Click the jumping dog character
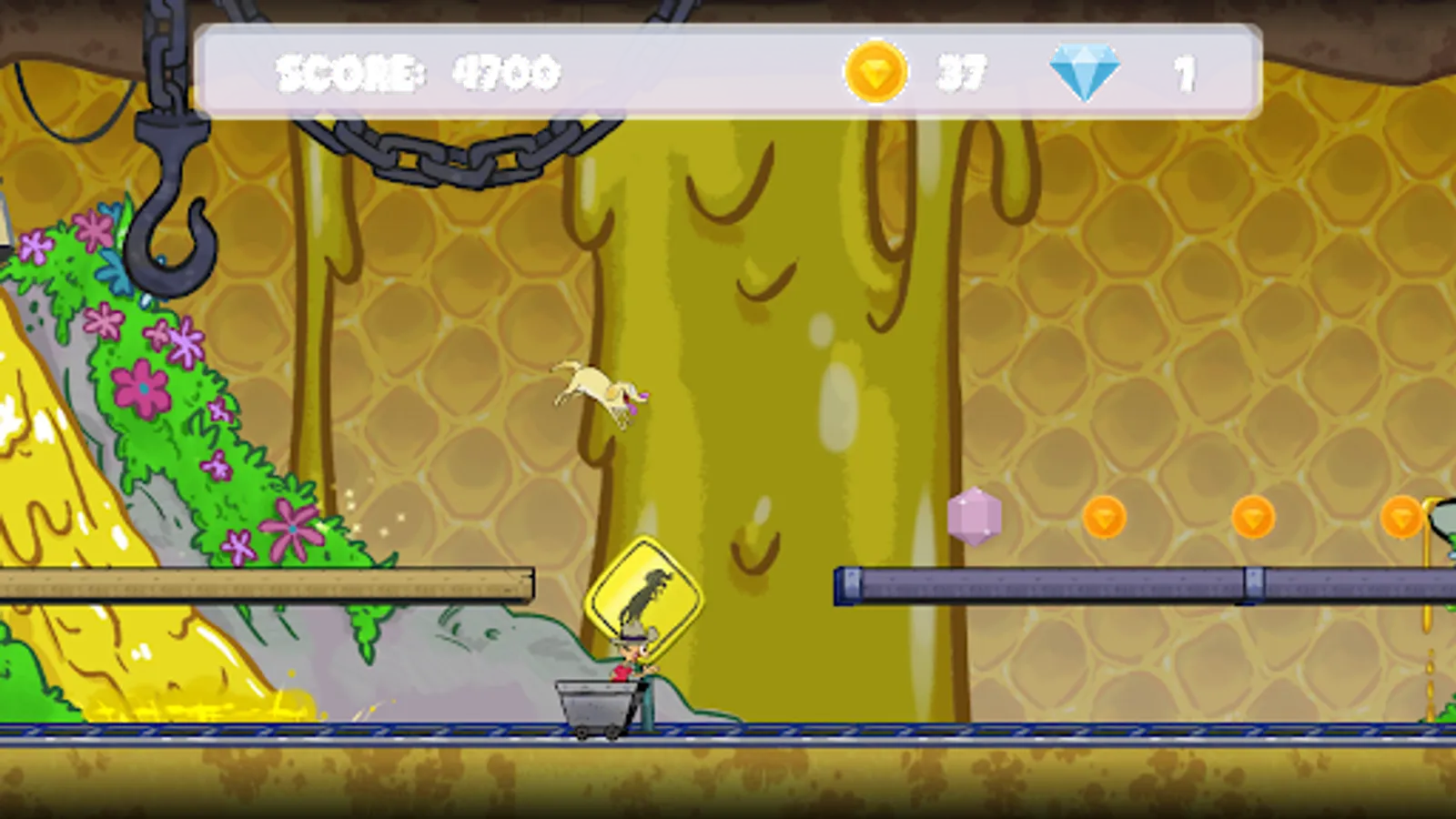The height and width of the screenshot is (819, 1456). (x=596, y=387)
